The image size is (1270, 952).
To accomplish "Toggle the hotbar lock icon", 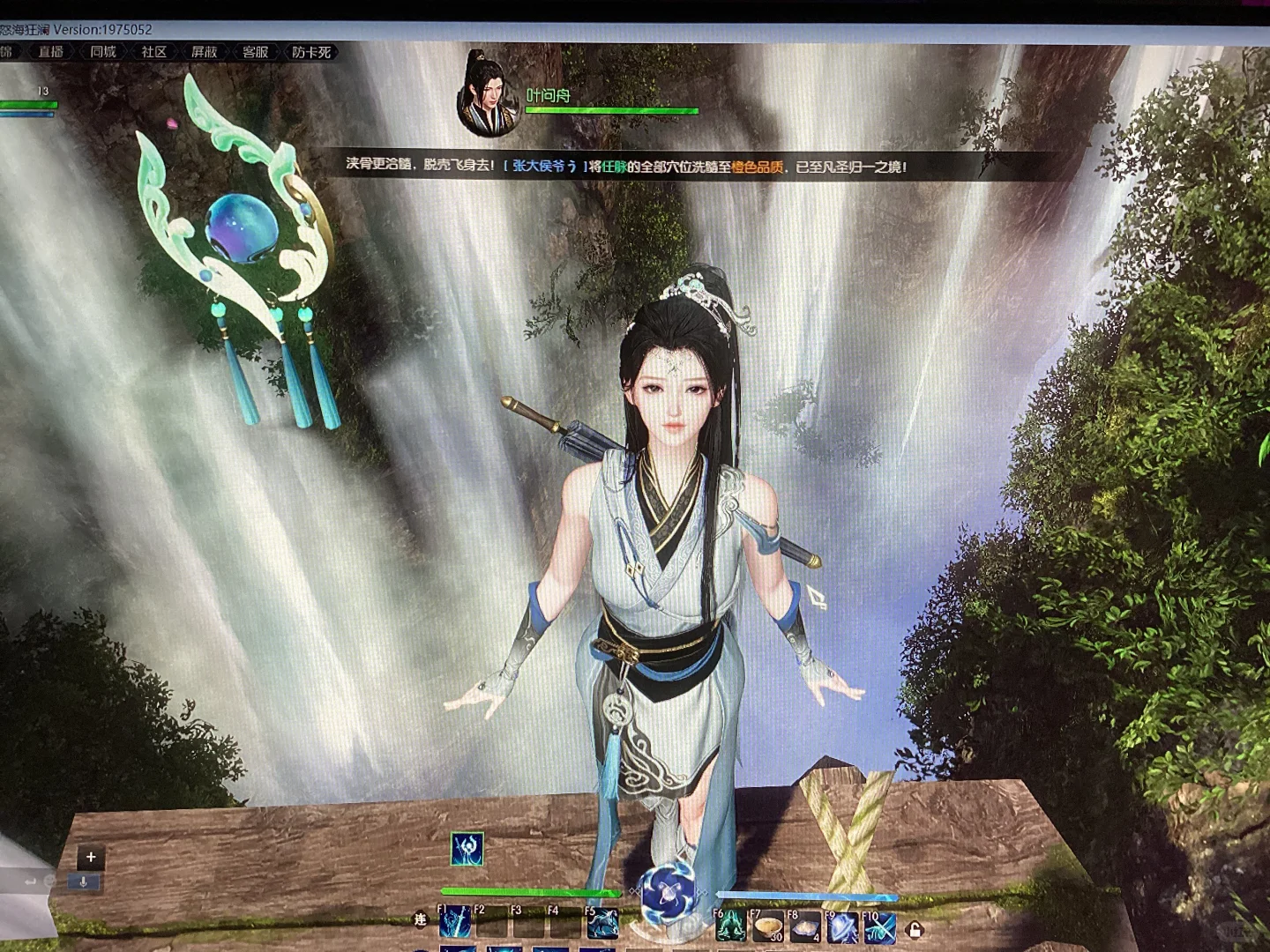I will [915, 929].
